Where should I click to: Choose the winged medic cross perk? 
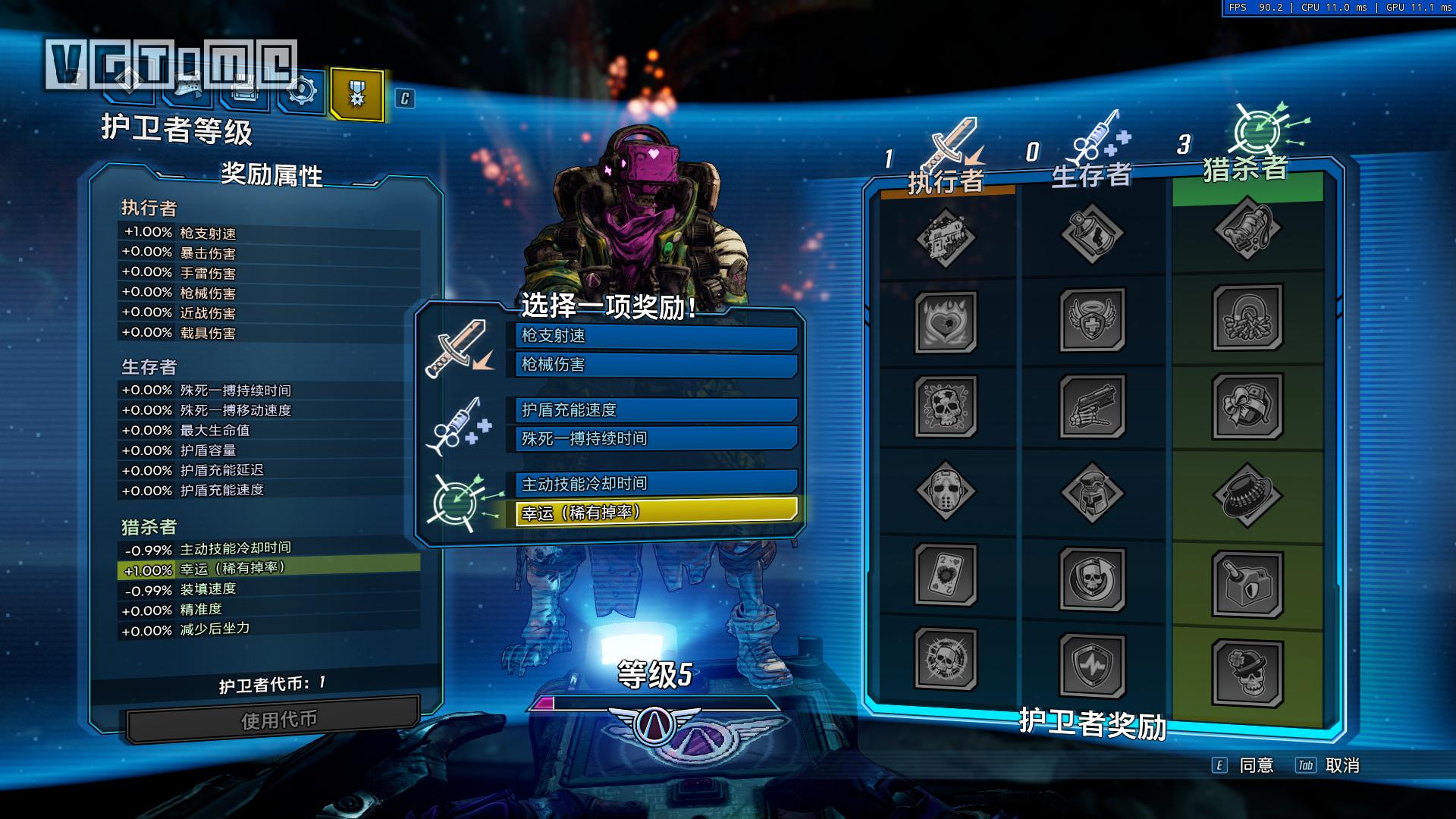pos(1091,319)
